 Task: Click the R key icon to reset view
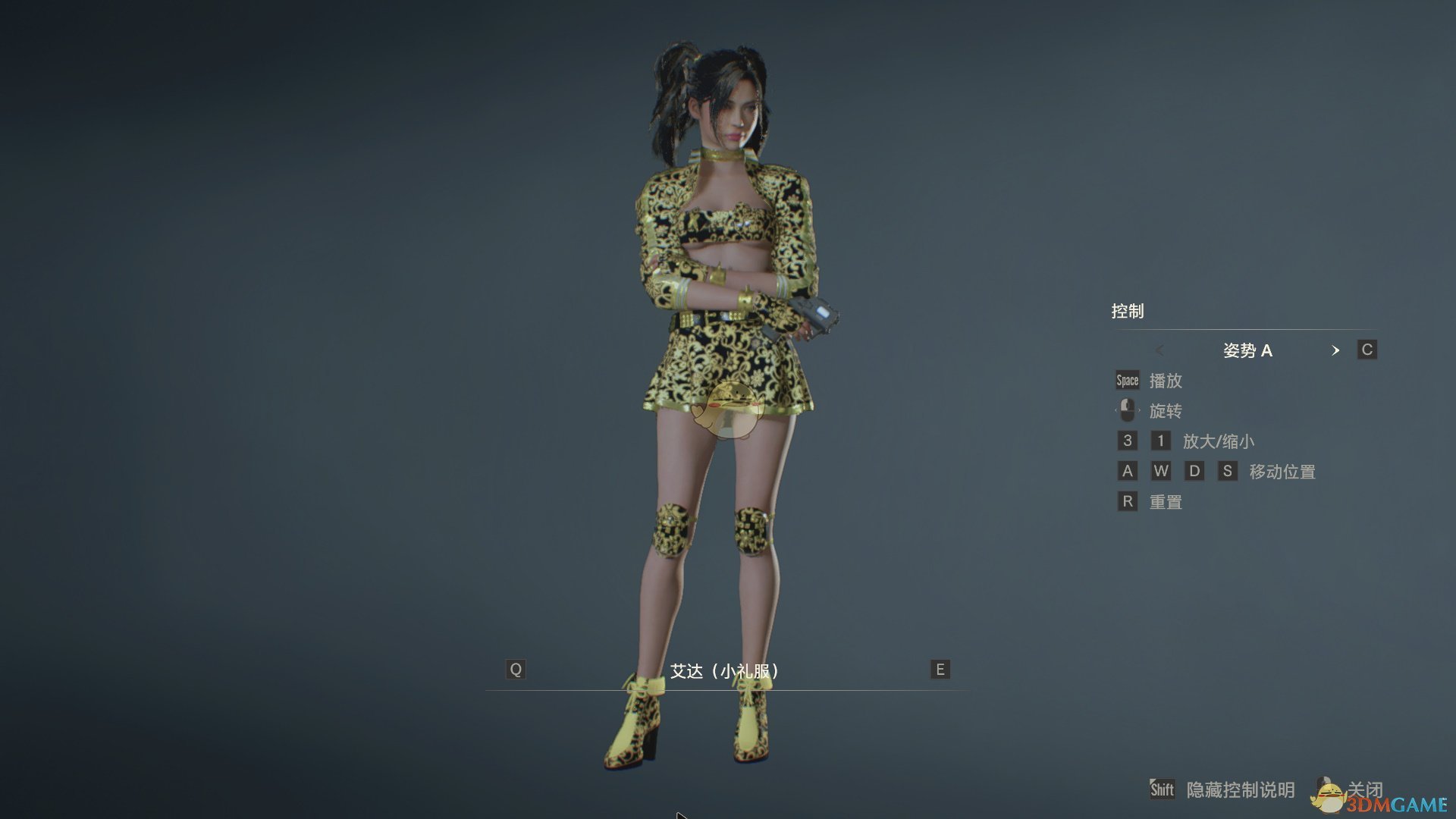[x=1128, y=501]
